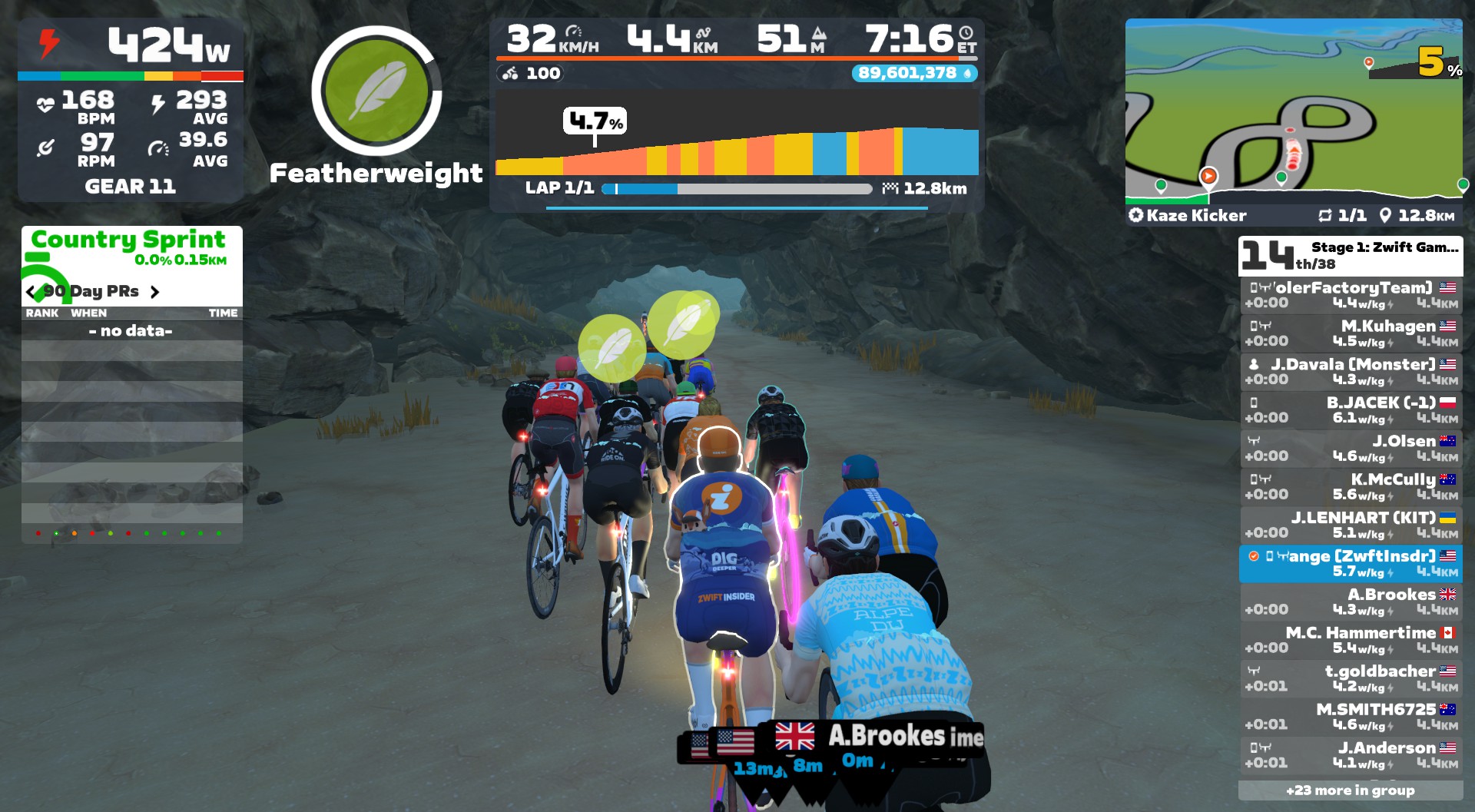Select J.Anderson rider row
Image resolution: width=1475 pixels, height=812 pixels.
coord(1351,756)
